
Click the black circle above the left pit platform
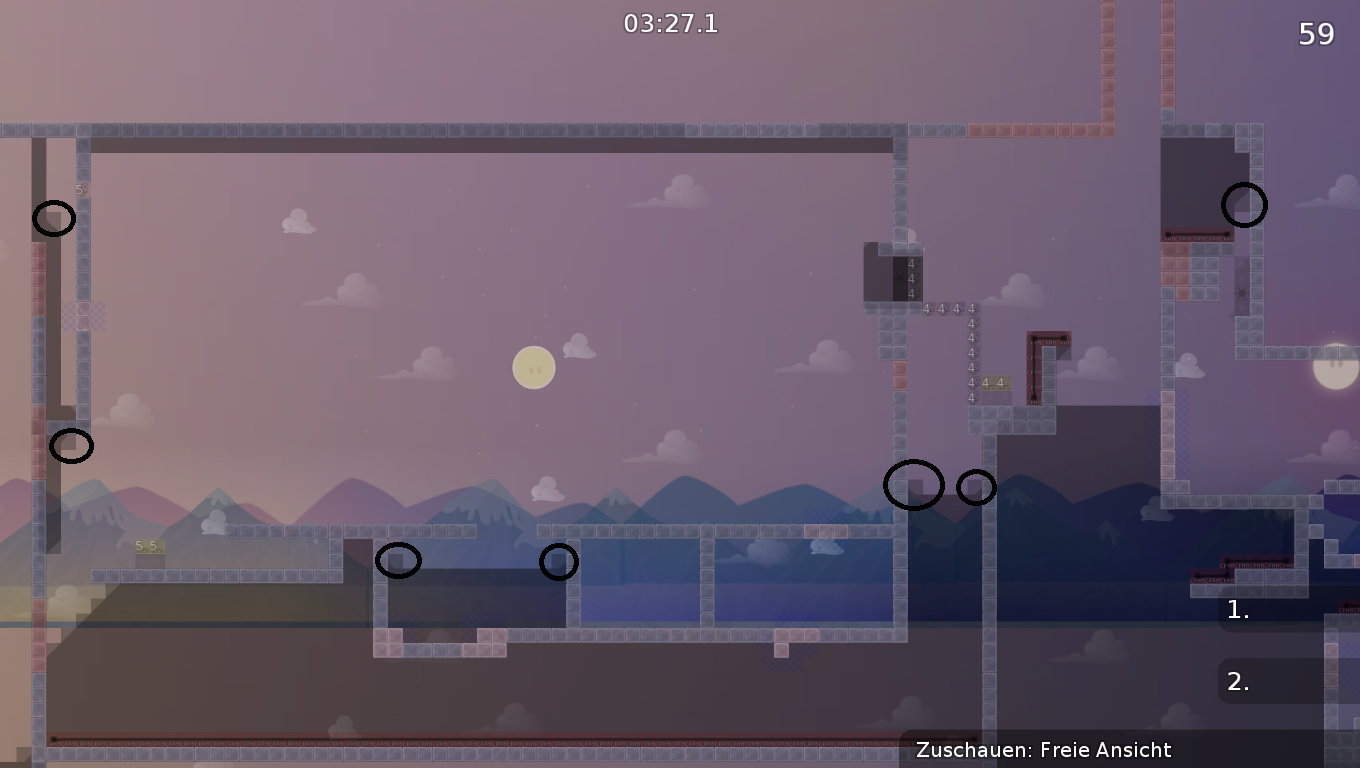(x=400, y=561)
